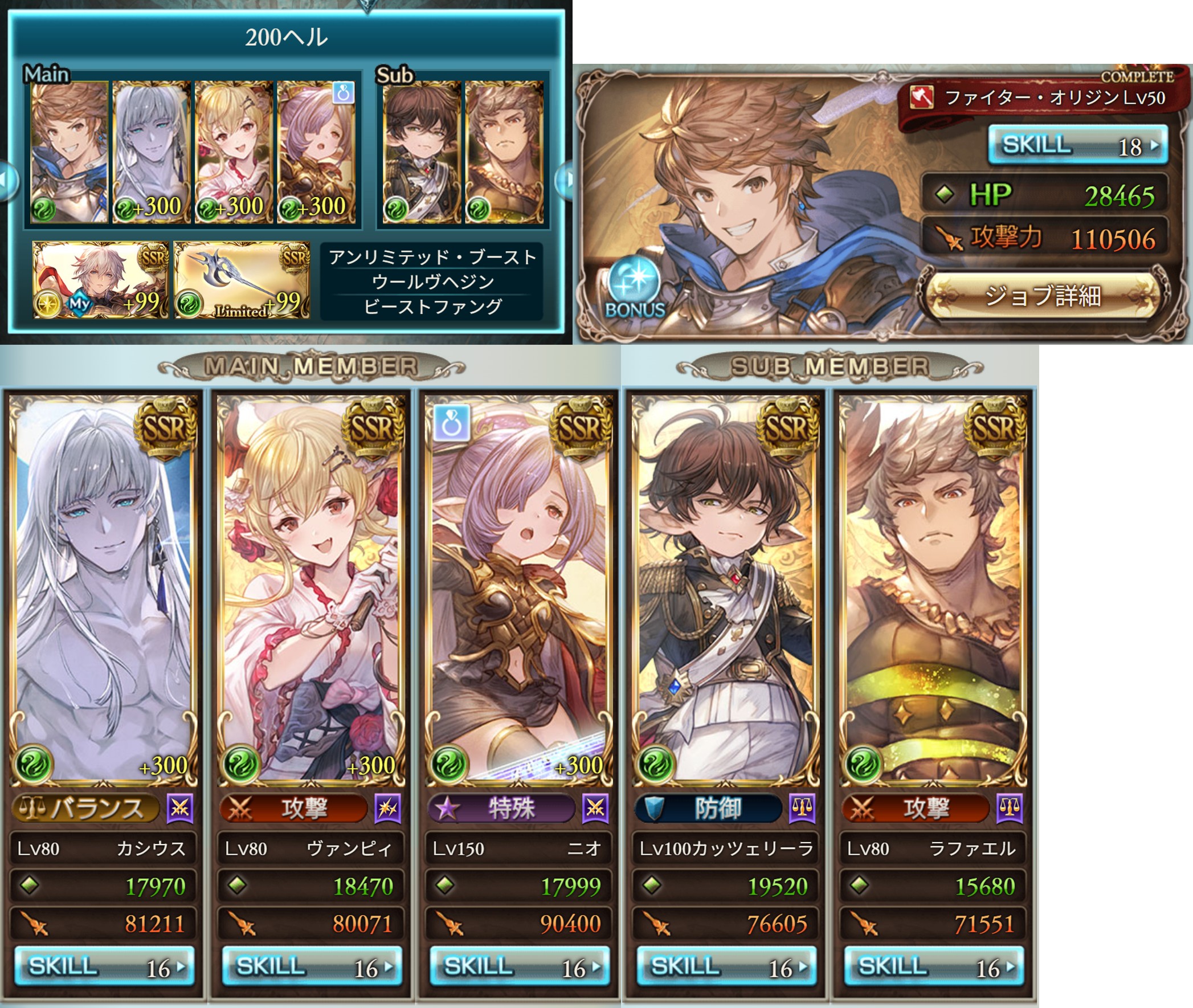Choose the Limited SSR axe weapon

point(242,280)
